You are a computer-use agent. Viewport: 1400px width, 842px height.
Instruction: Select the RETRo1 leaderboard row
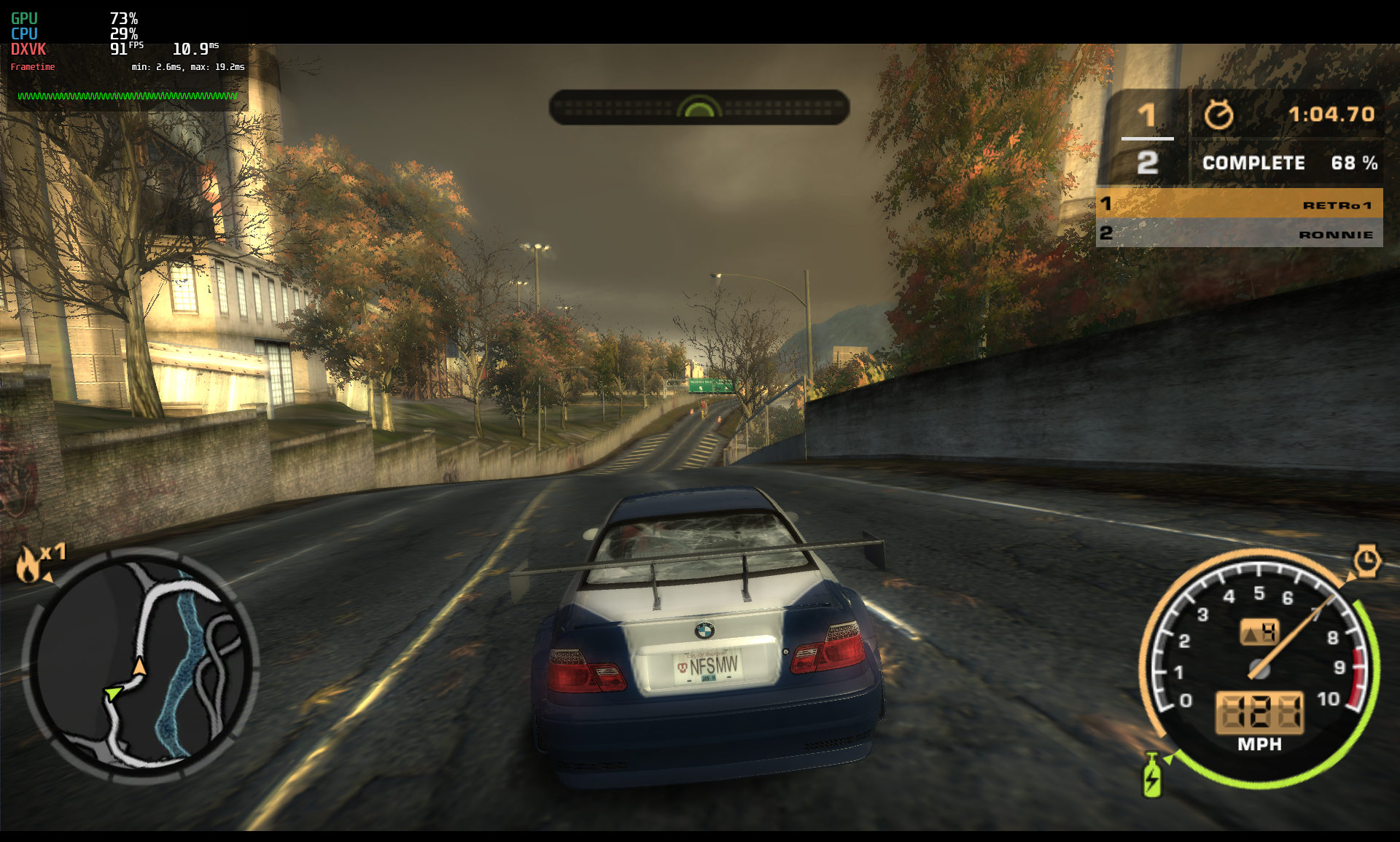tap(1239, 204)
